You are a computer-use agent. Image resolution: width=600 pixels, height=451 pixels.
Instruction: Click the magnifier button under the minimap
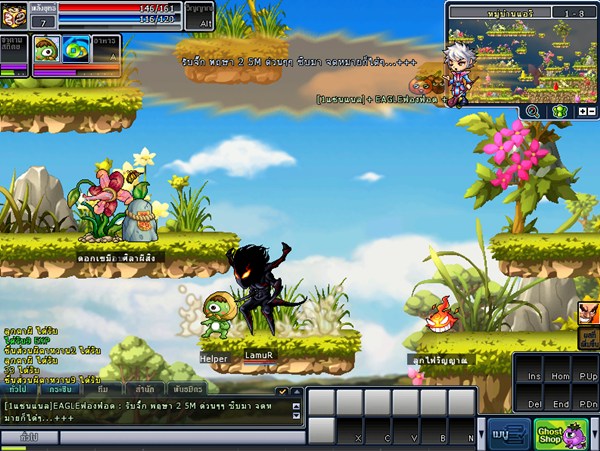pyautogui.click(x=532, y=112)
